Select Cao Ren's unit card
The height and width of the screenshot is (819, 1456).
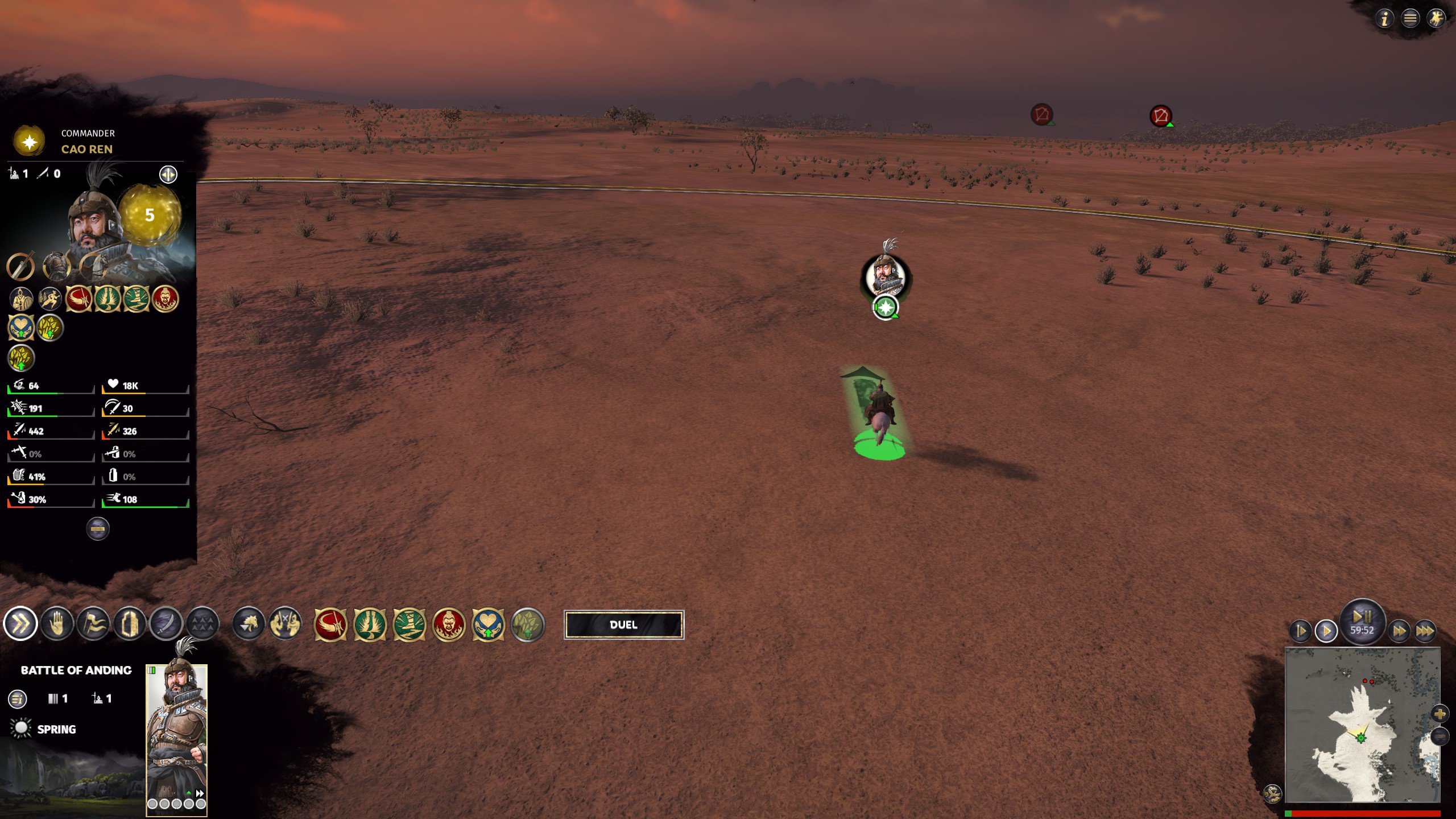pyautogui.click(x=176, y=739)
